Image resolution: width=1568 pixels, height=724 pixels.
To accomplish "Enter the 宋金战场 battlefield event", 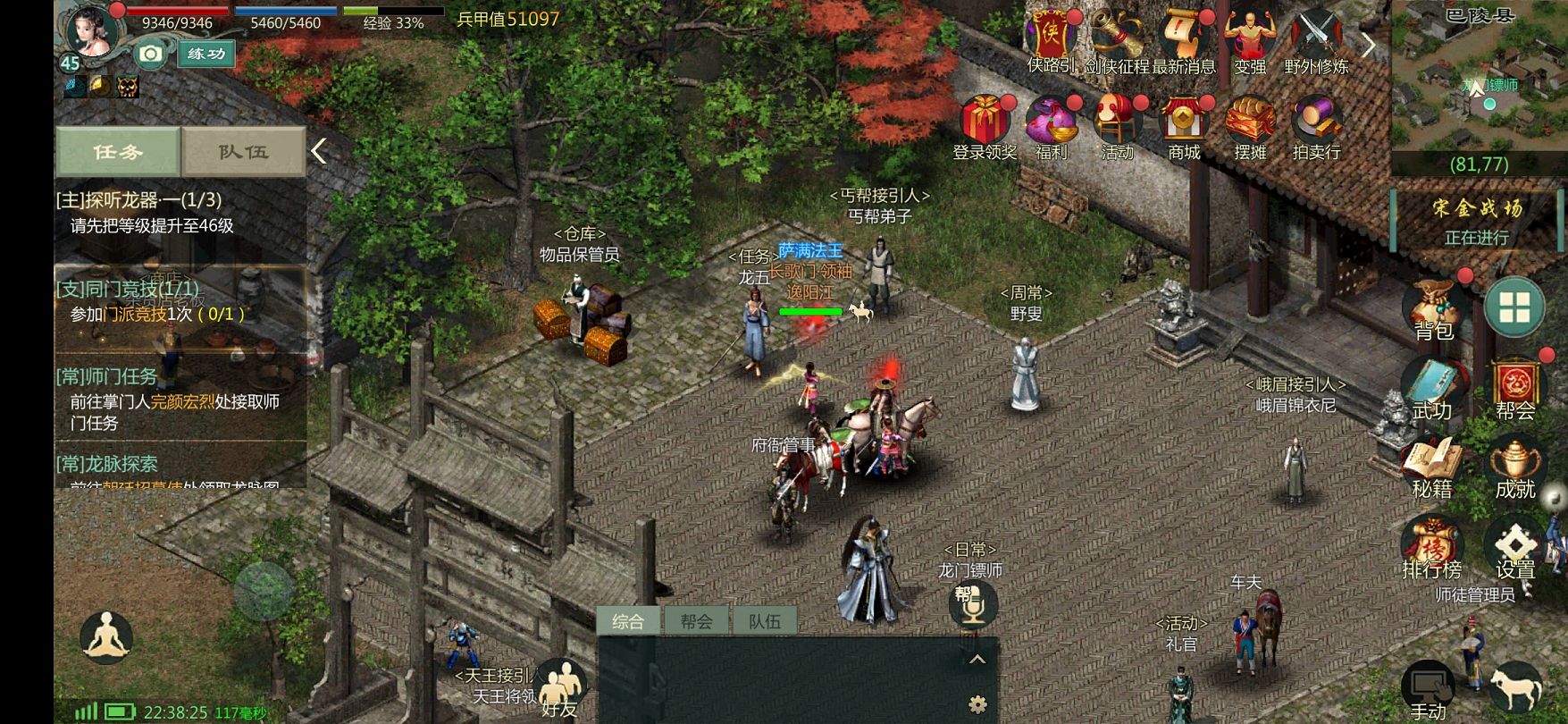I will [1477, 220].
